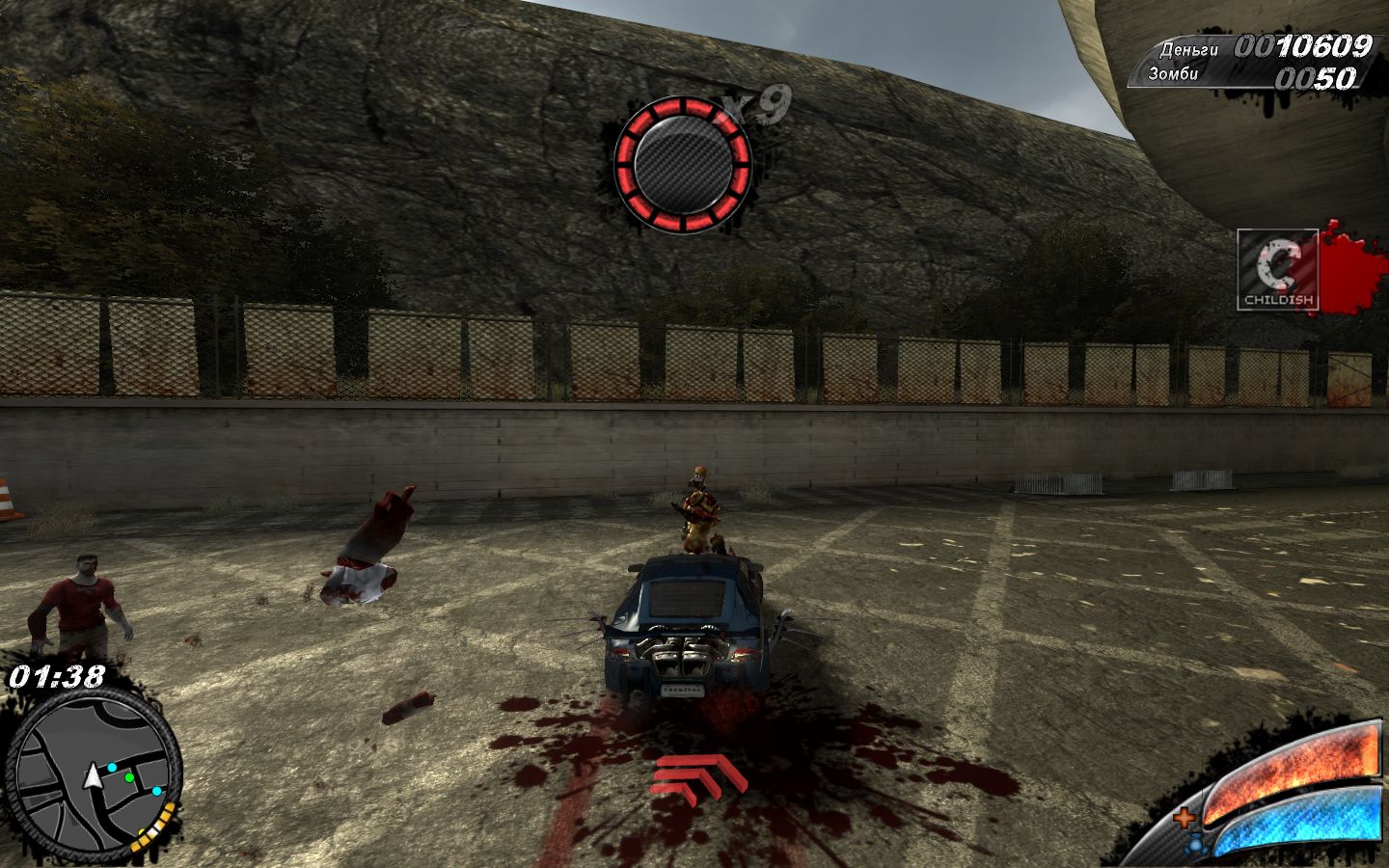Click the circular minimap
Screen dimensions: 1389x868
tap(93, 777)
